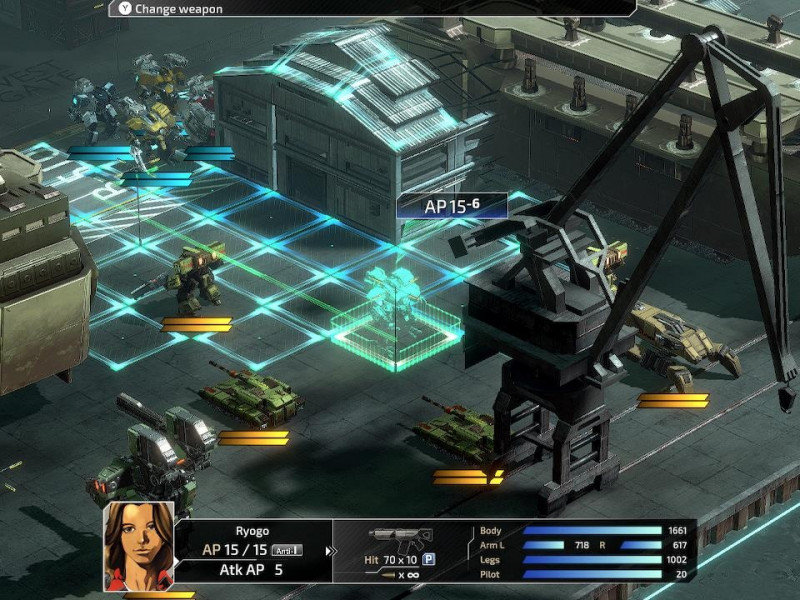Click the Change weapon label
Viewport: 800px width, 600px height.
pos(179,9)
